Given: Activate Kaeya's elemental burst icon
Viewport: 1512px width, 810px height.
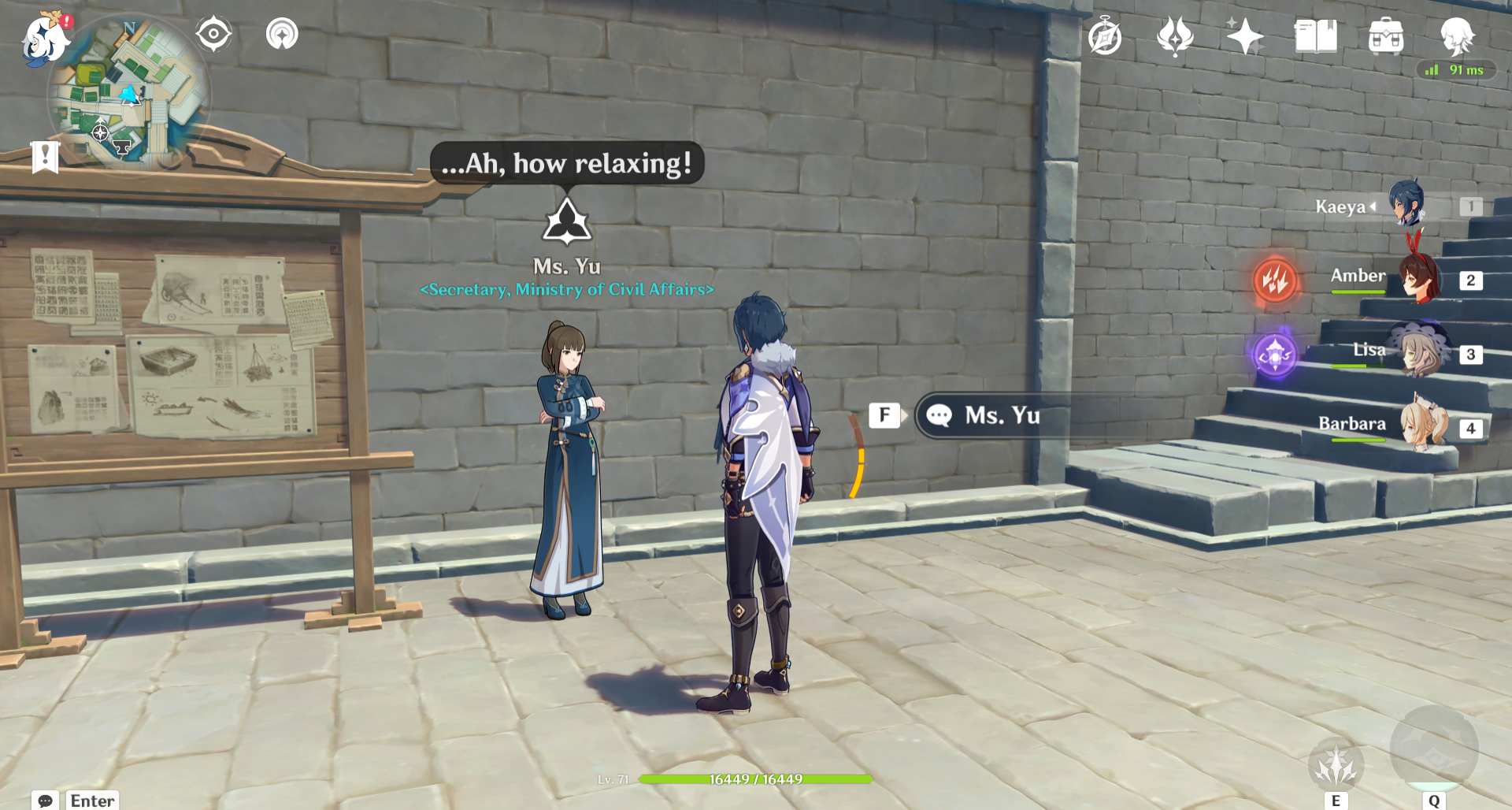Looking at the screenshot, I should [1433, 748].
